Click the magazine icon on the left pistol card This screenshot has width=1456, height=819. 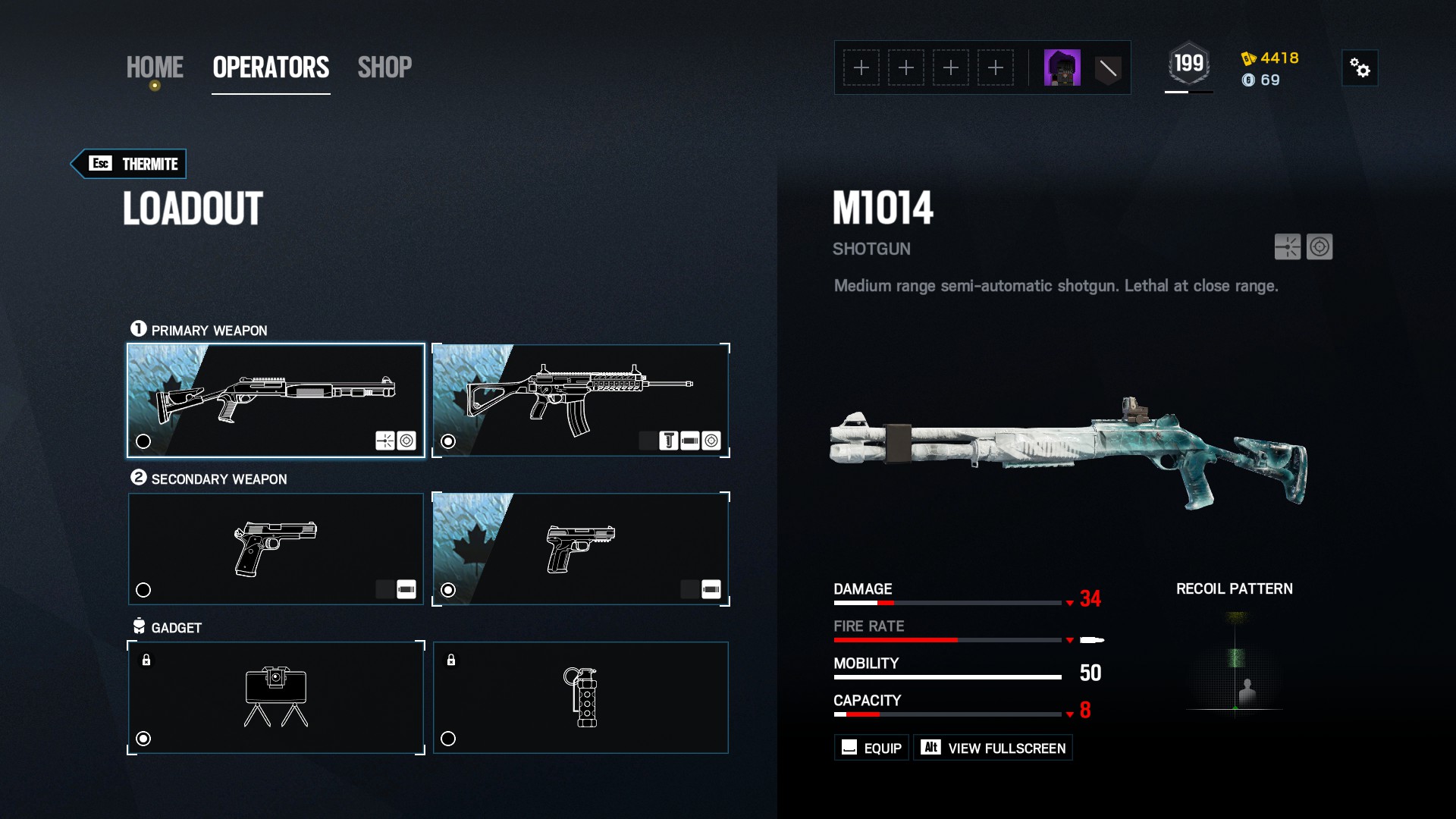[x=407, y=589]
